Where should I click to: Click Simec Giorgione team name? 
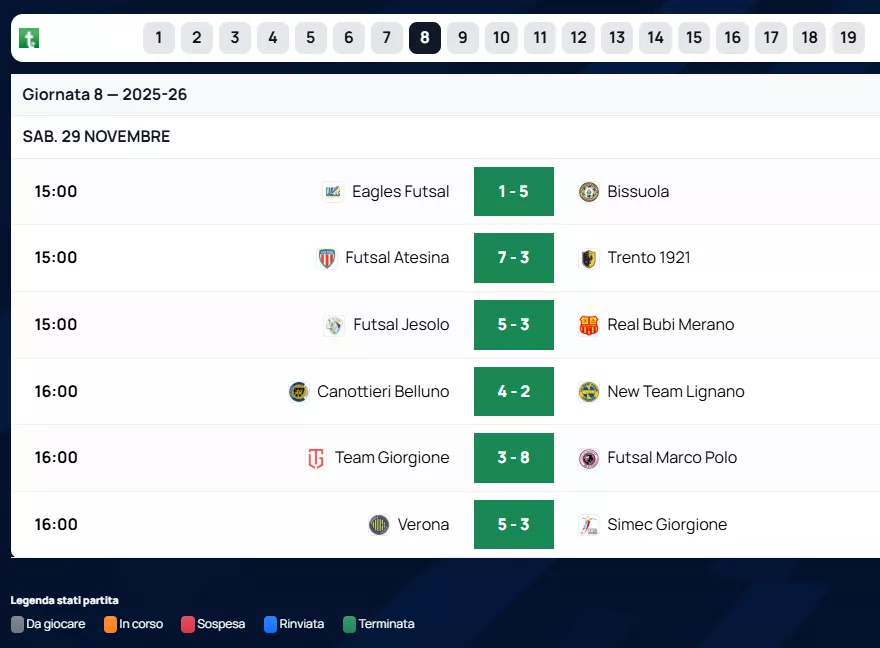pos(666,525)
